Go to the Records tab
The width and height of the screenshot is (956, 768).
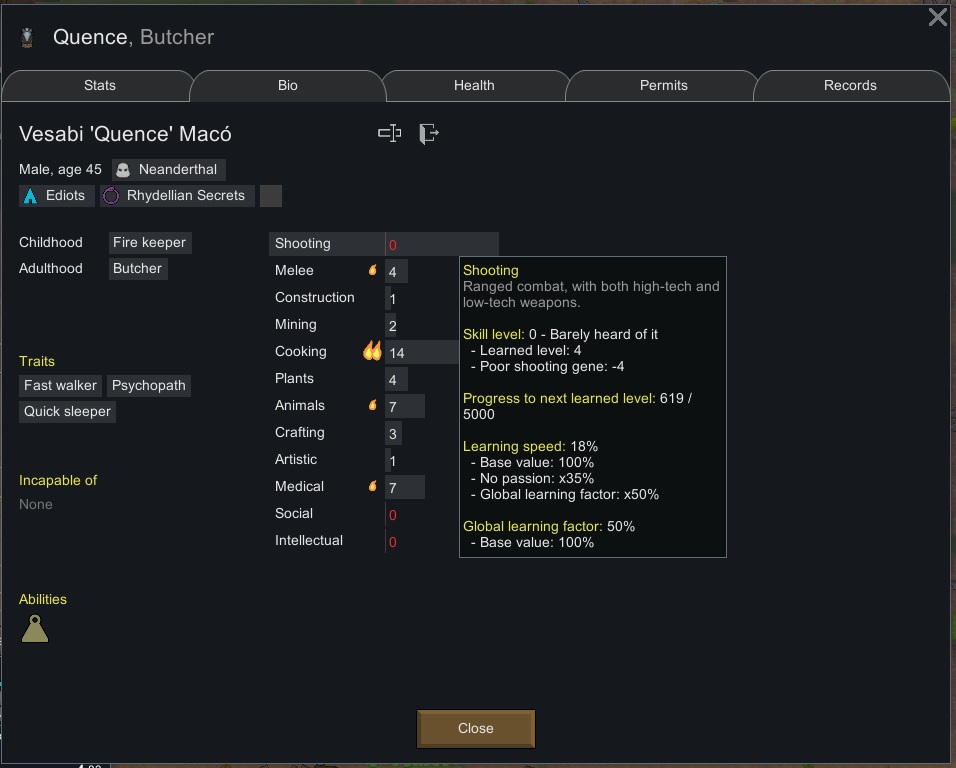[850, 86]
